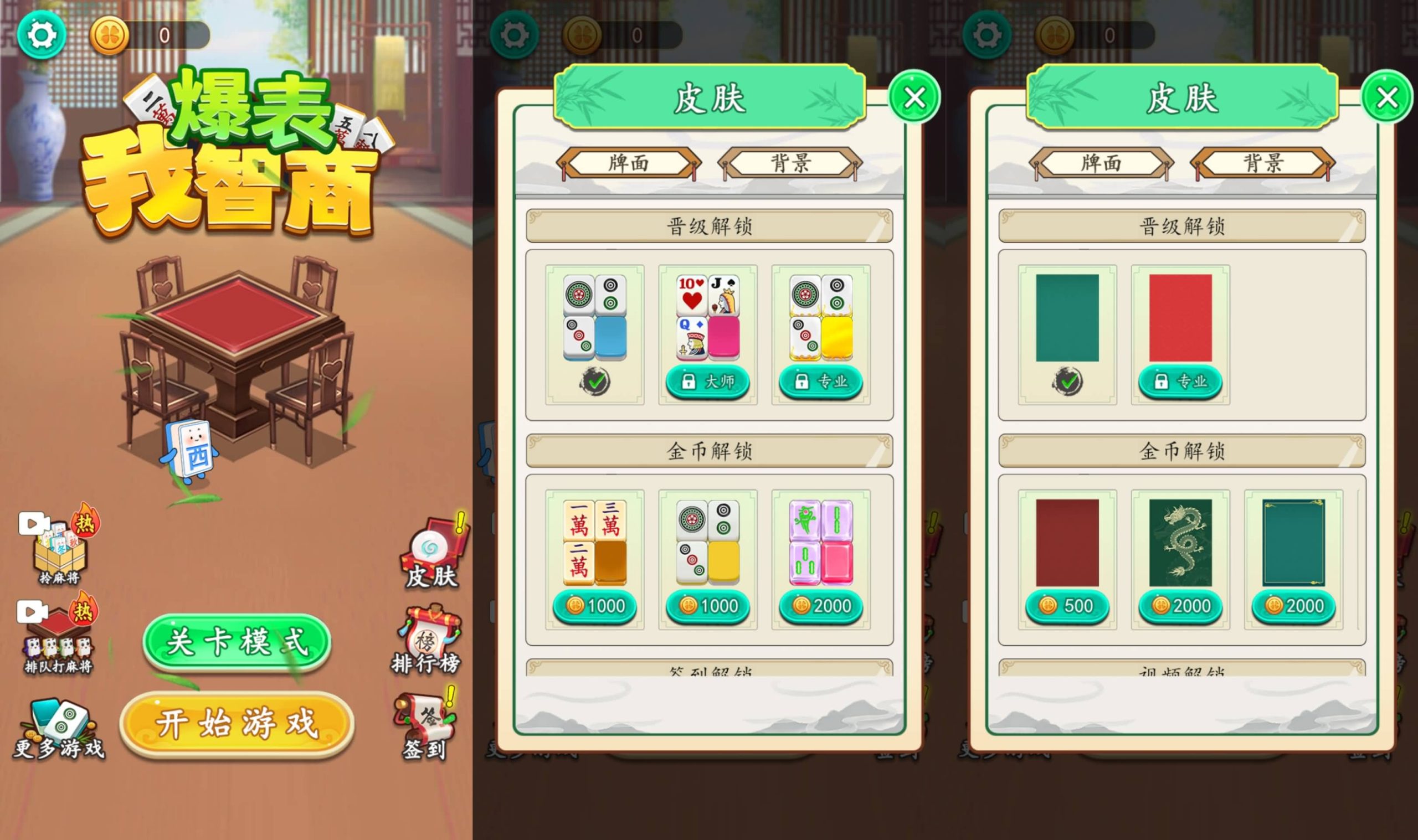Select the red background locked at 专业
The height and width of the screenshot is (840, 1418).
click(1180, 381)
